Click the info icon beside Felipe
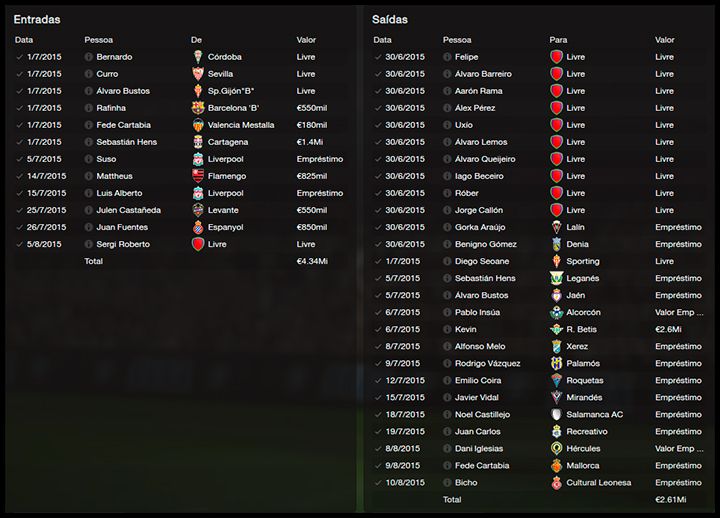This screenshot has width=720, height=518. 446,57
